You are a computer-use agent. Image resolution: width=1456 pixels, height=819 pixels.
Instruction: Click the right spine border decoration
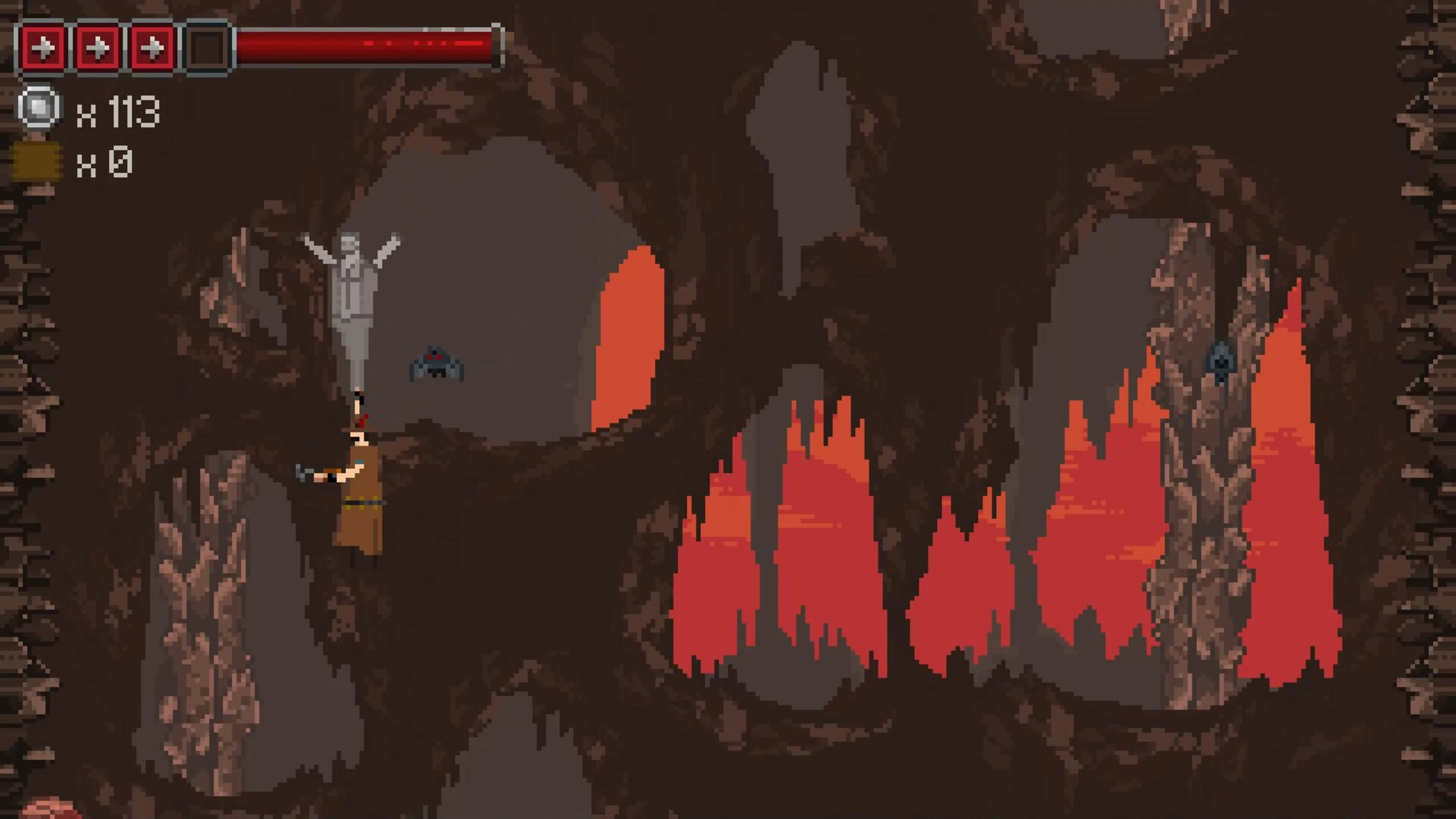[1436, 395]
